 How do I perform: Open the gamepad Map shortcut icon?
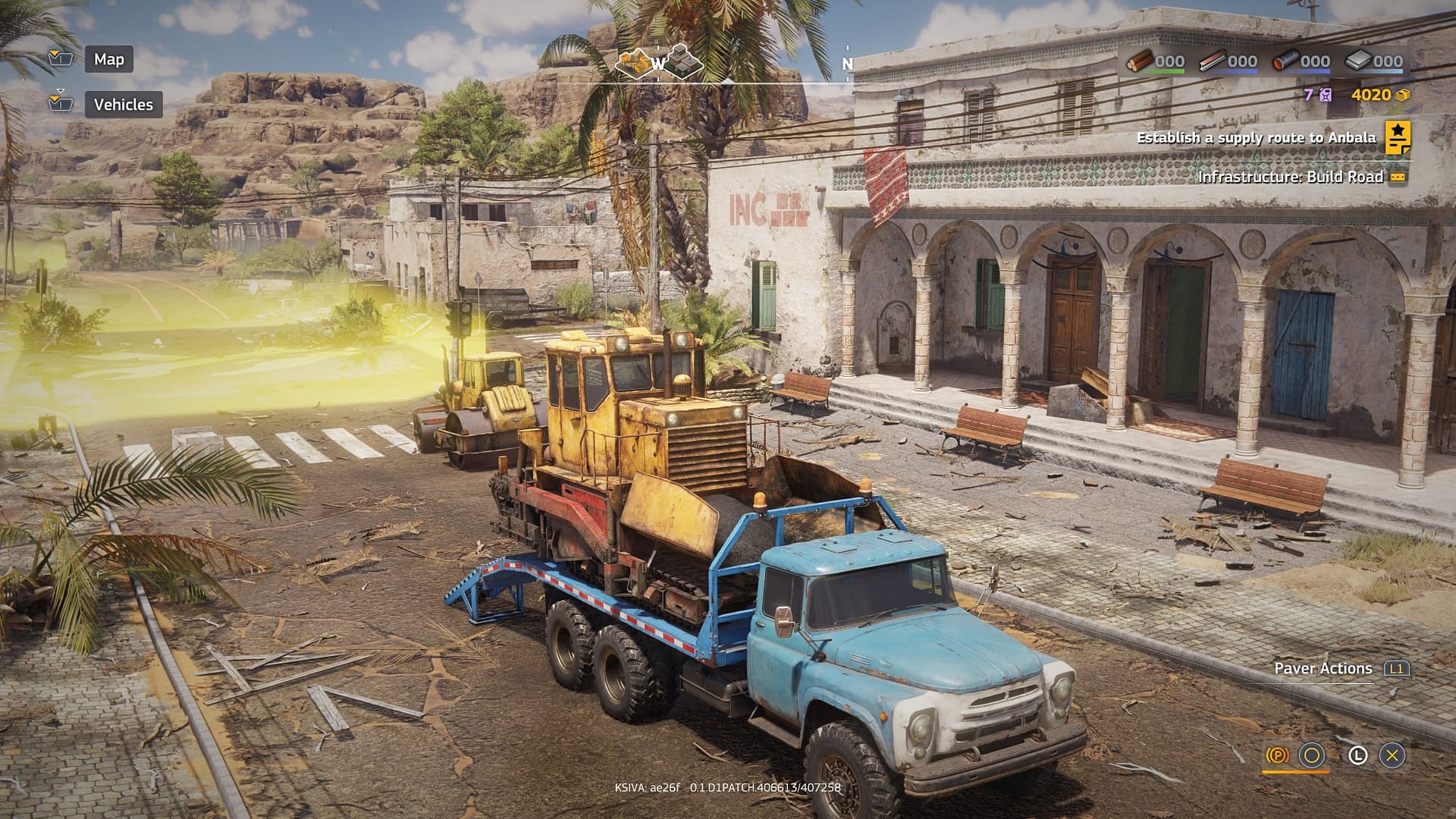59,59
